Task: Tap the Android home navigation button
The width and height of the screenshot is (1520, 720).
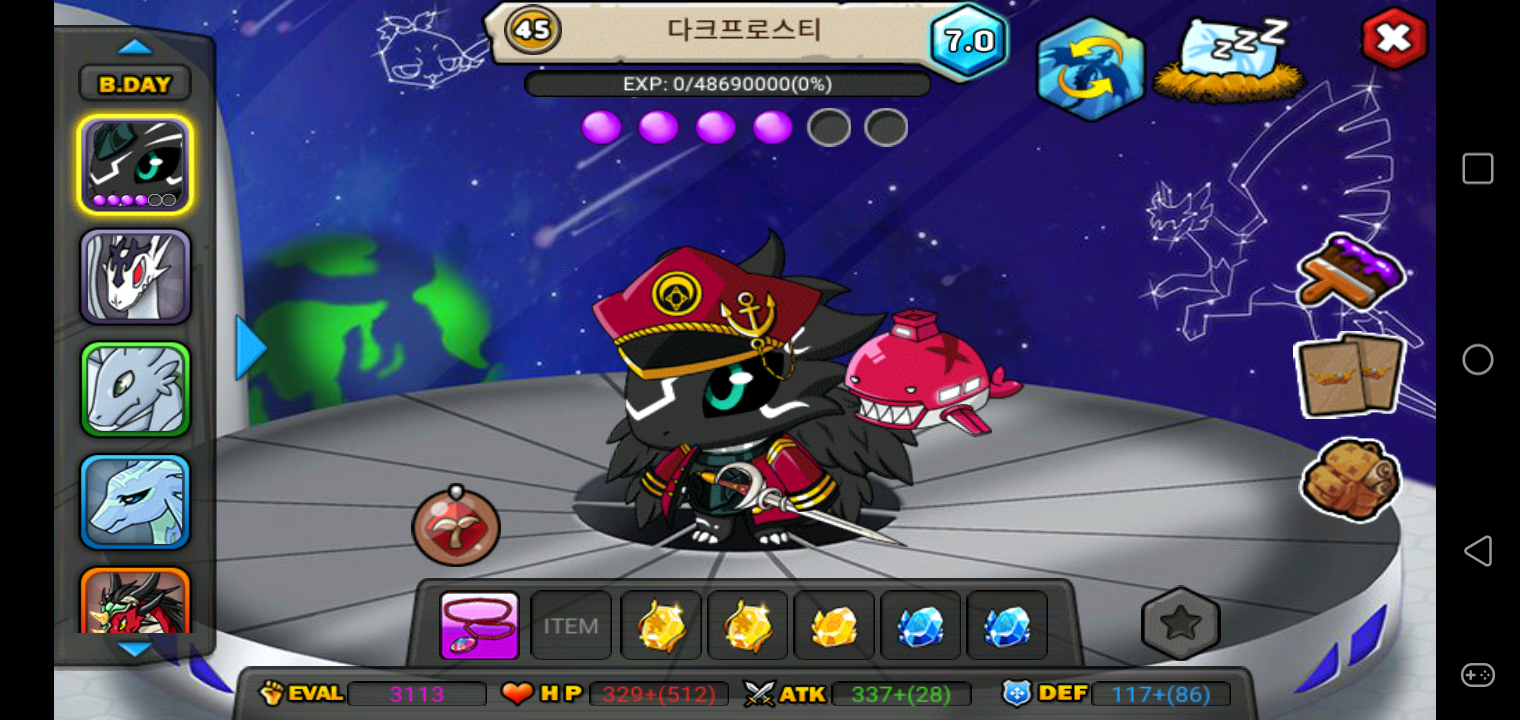Action: click(1477, 360)
